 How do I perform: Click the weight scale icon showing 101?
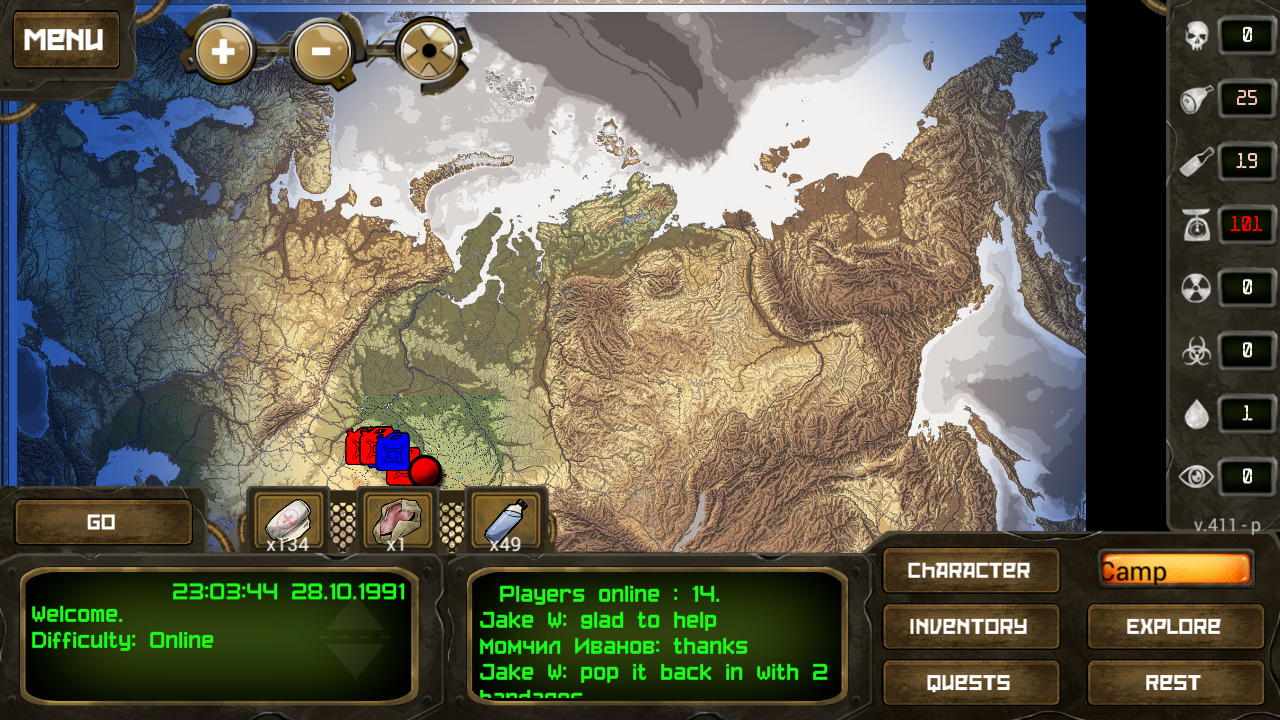coord(1196,225)
